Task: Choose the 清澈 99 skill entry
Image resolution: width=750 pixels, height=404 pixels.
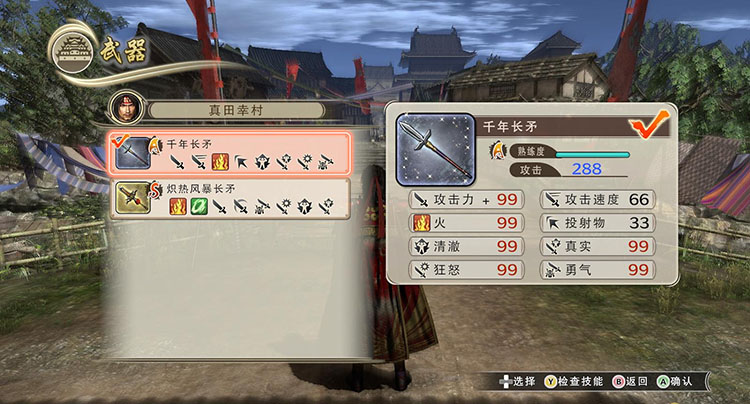Action: click(465, 246)
